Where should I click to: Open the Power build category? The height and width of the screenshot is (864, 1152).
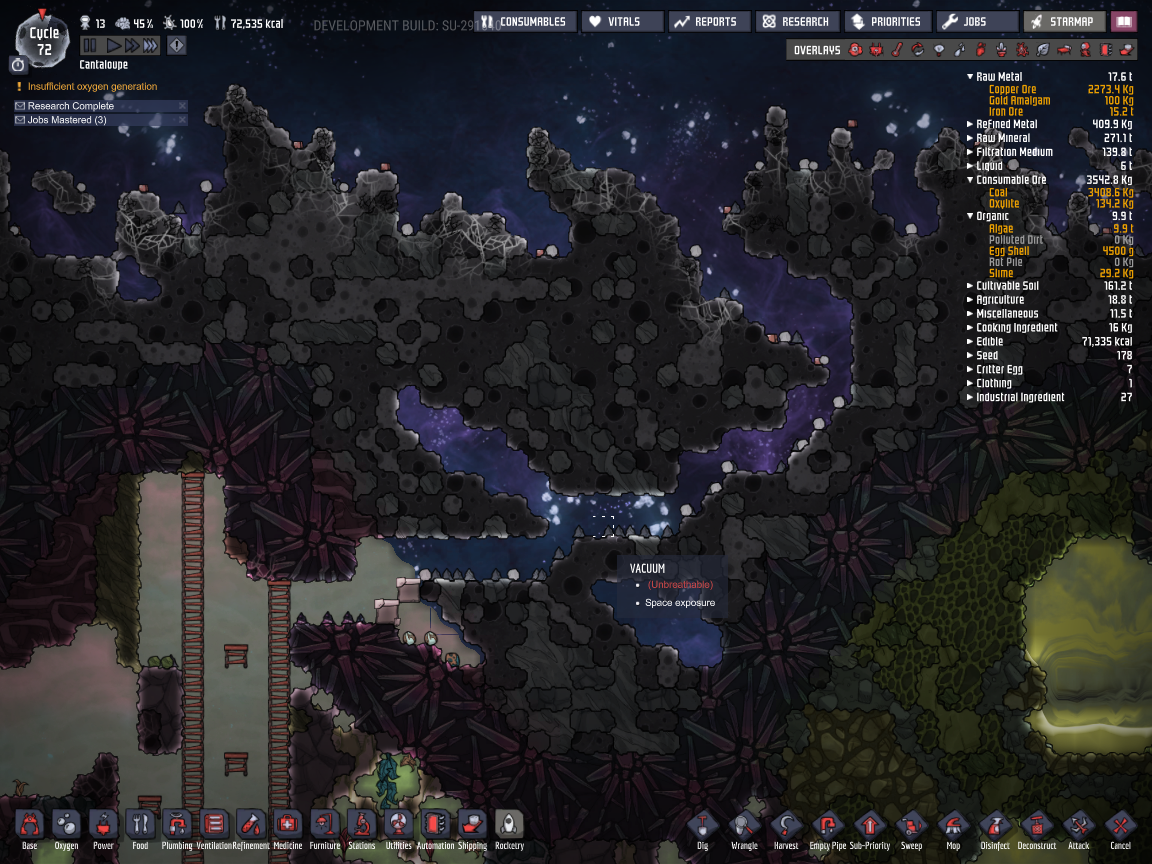click(103, 826)
